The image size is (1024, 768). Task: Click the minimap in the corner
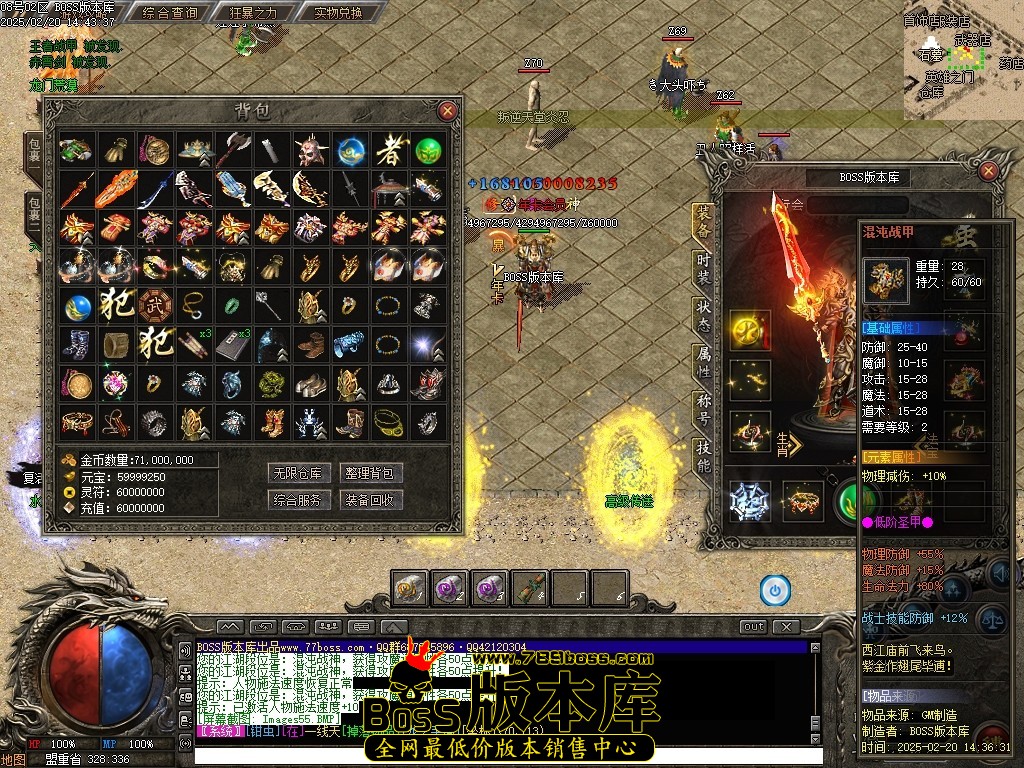[x=962, y=58]
